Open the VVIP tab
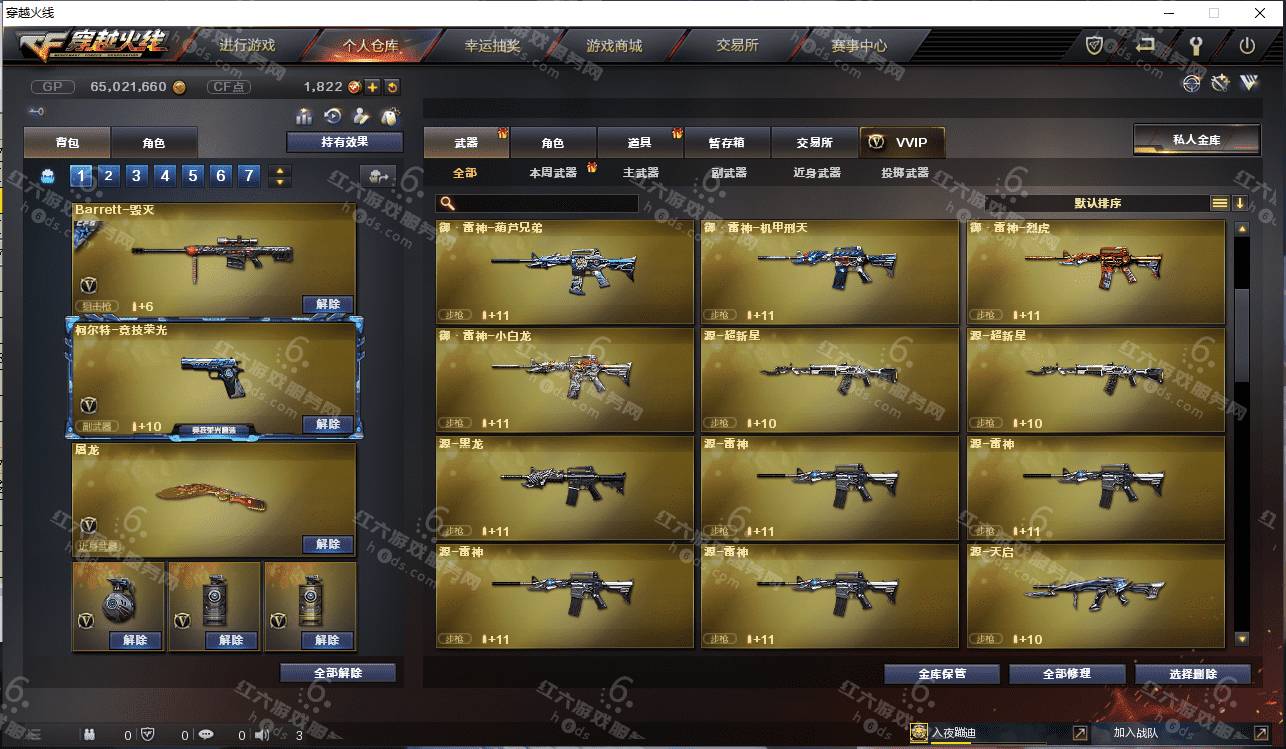Viewport: 1286px width, 749px height. 901,143
